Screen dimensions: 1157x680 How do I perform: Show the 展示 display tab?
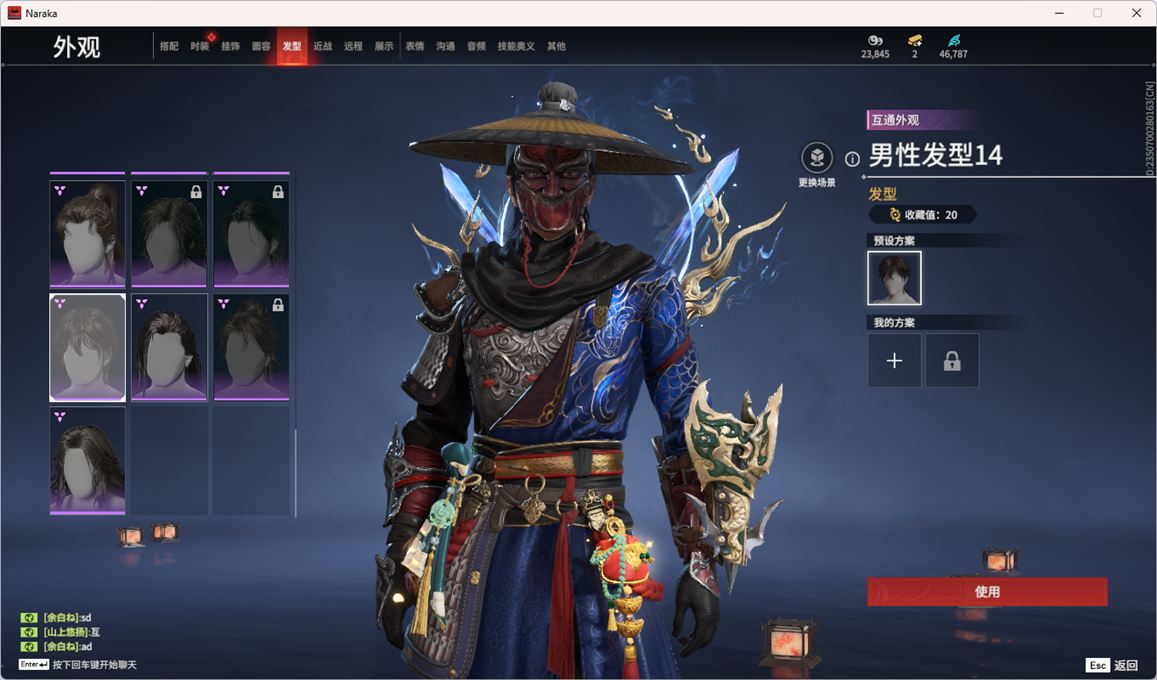(384, 46)
